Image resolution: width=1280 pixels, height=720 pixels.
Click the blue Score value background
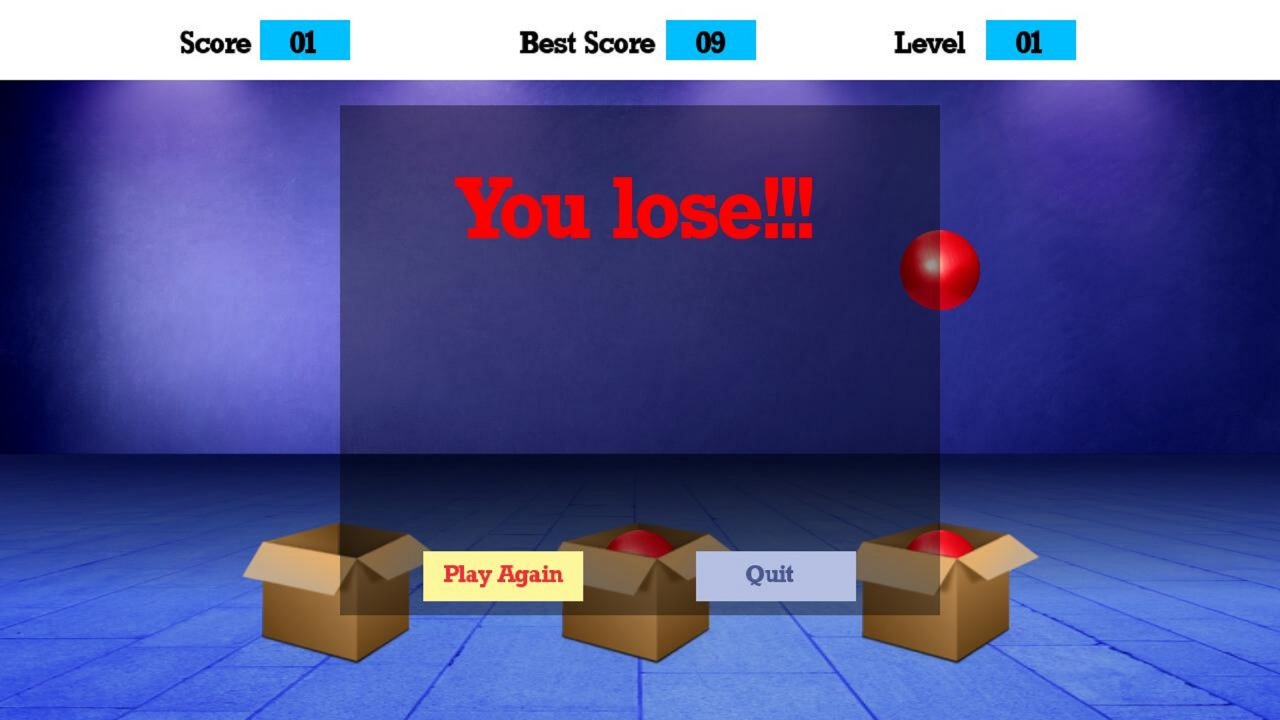pos(306,42)
